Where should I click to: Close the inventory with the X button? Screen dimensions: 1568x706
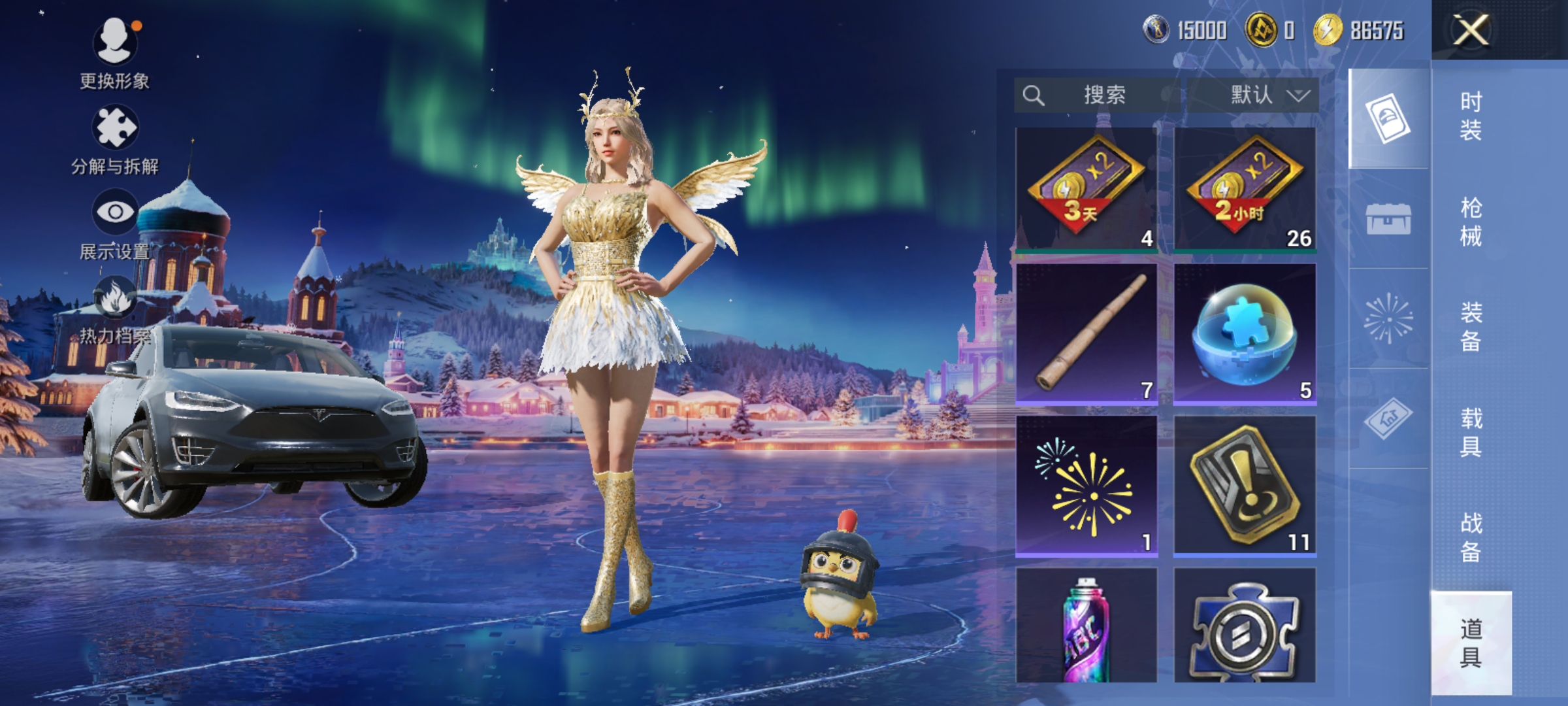coord(1471,30)
